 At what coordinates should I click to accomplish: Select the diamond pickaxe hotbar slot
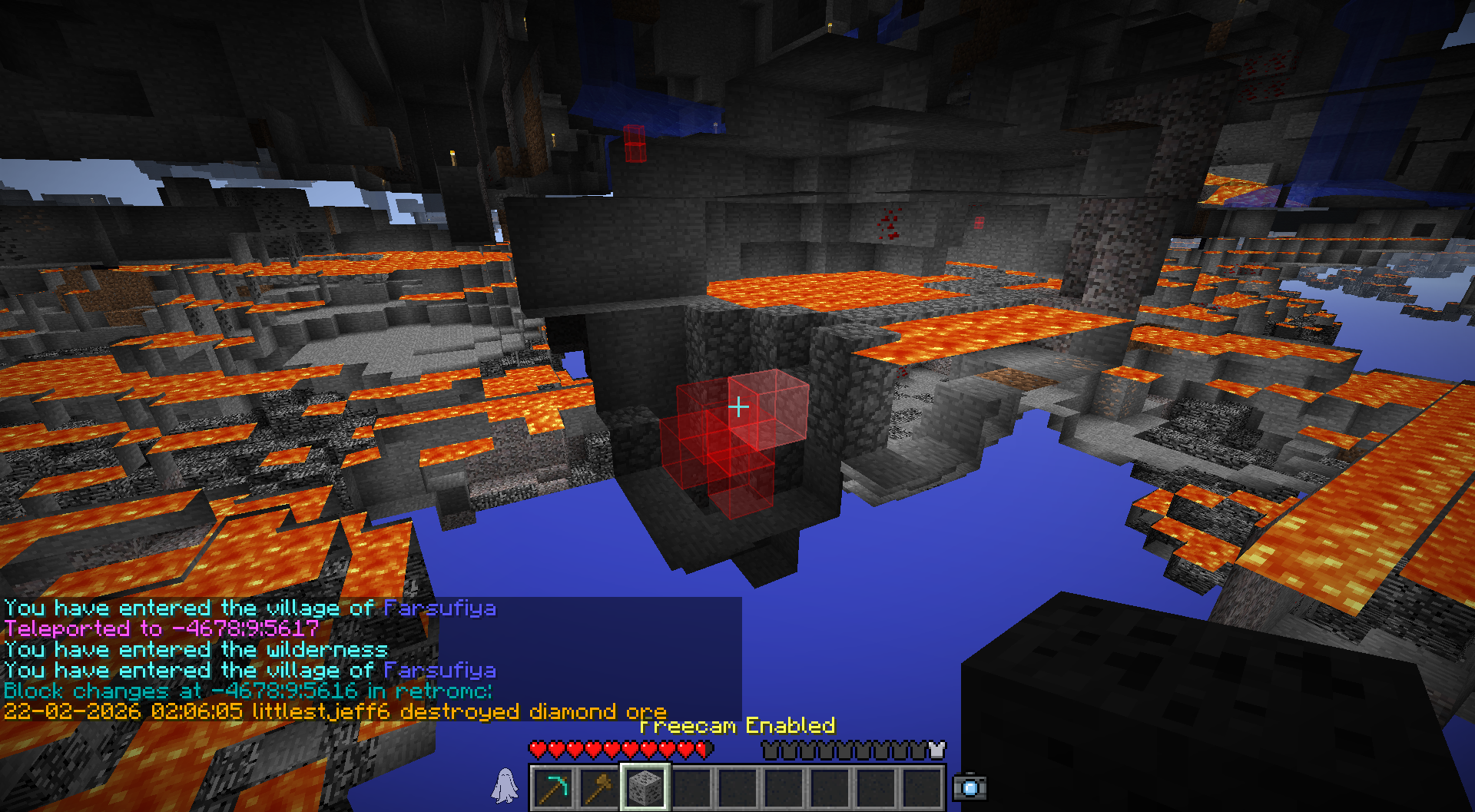coord(553,787)
